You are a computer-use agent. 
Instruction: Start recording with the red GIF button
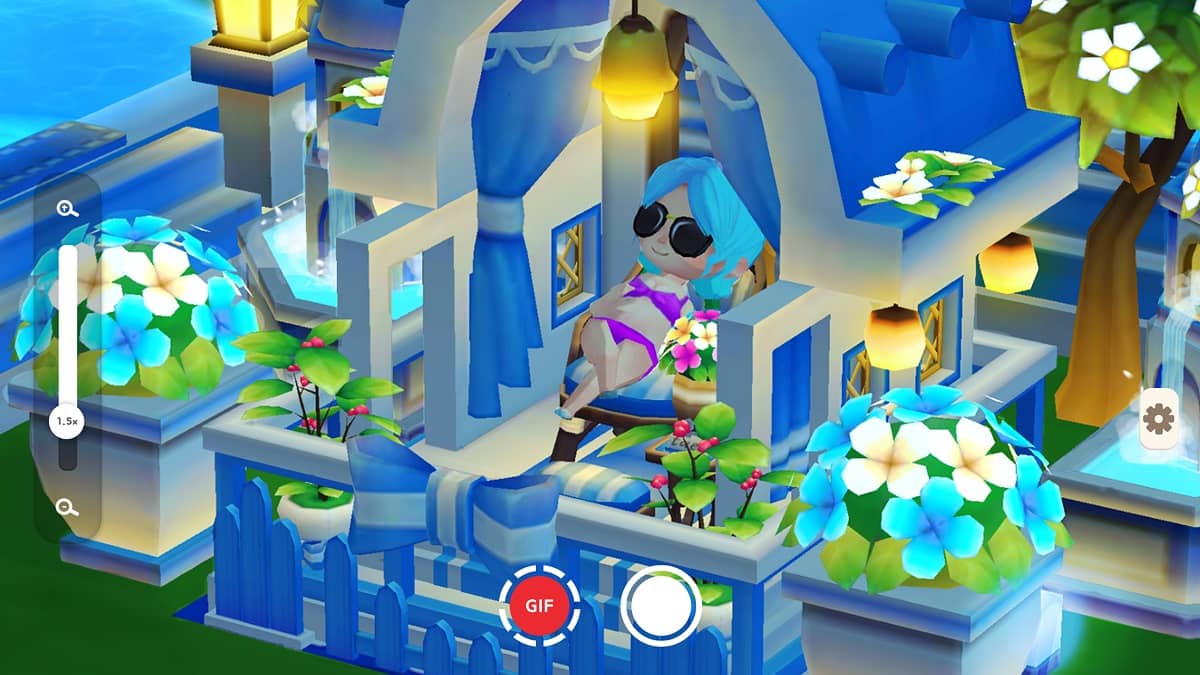(x=540, y=604)
